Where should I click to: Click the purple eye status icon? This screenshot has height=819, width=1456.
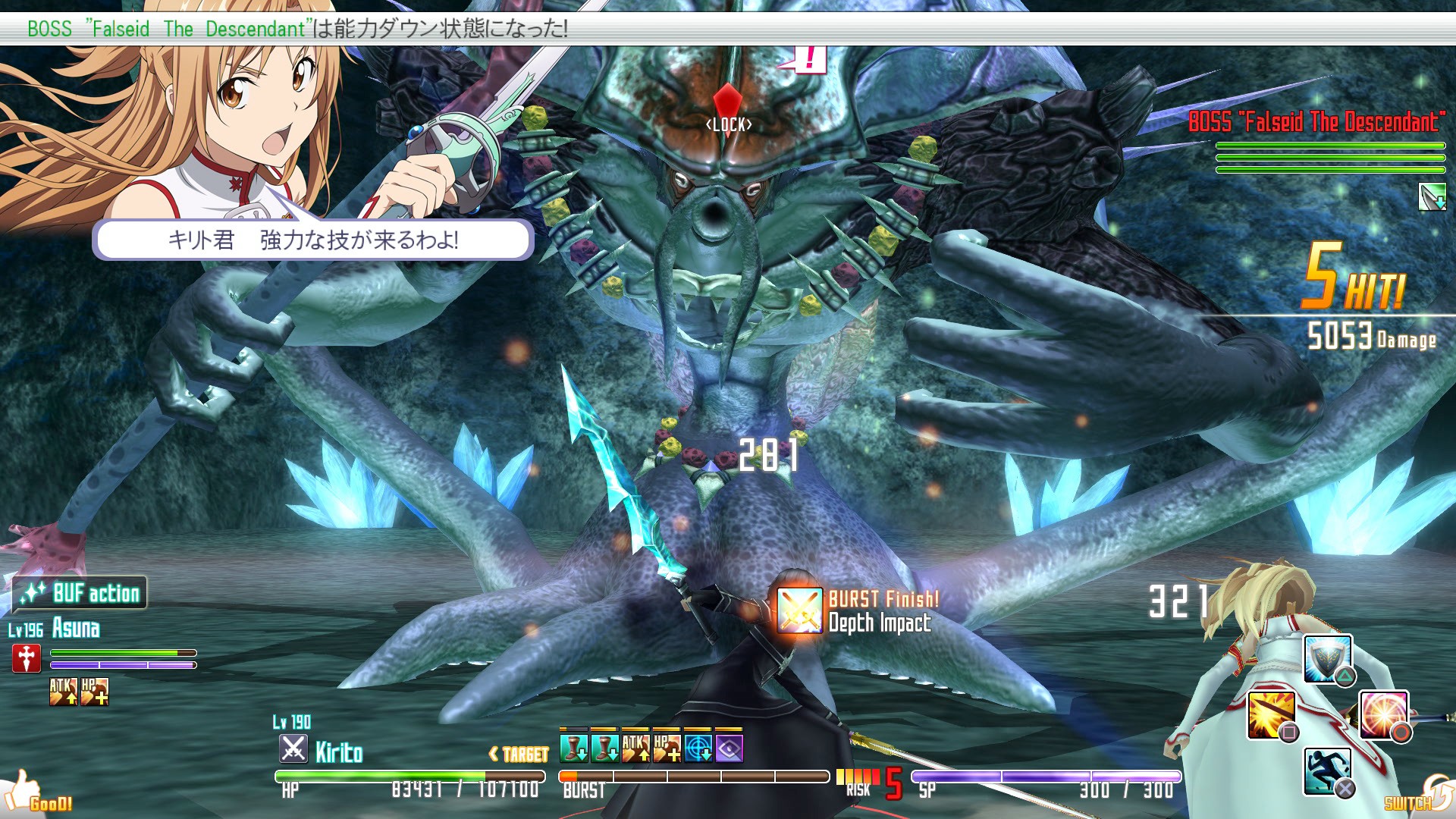pyautogui.click(x=729, y=748)
